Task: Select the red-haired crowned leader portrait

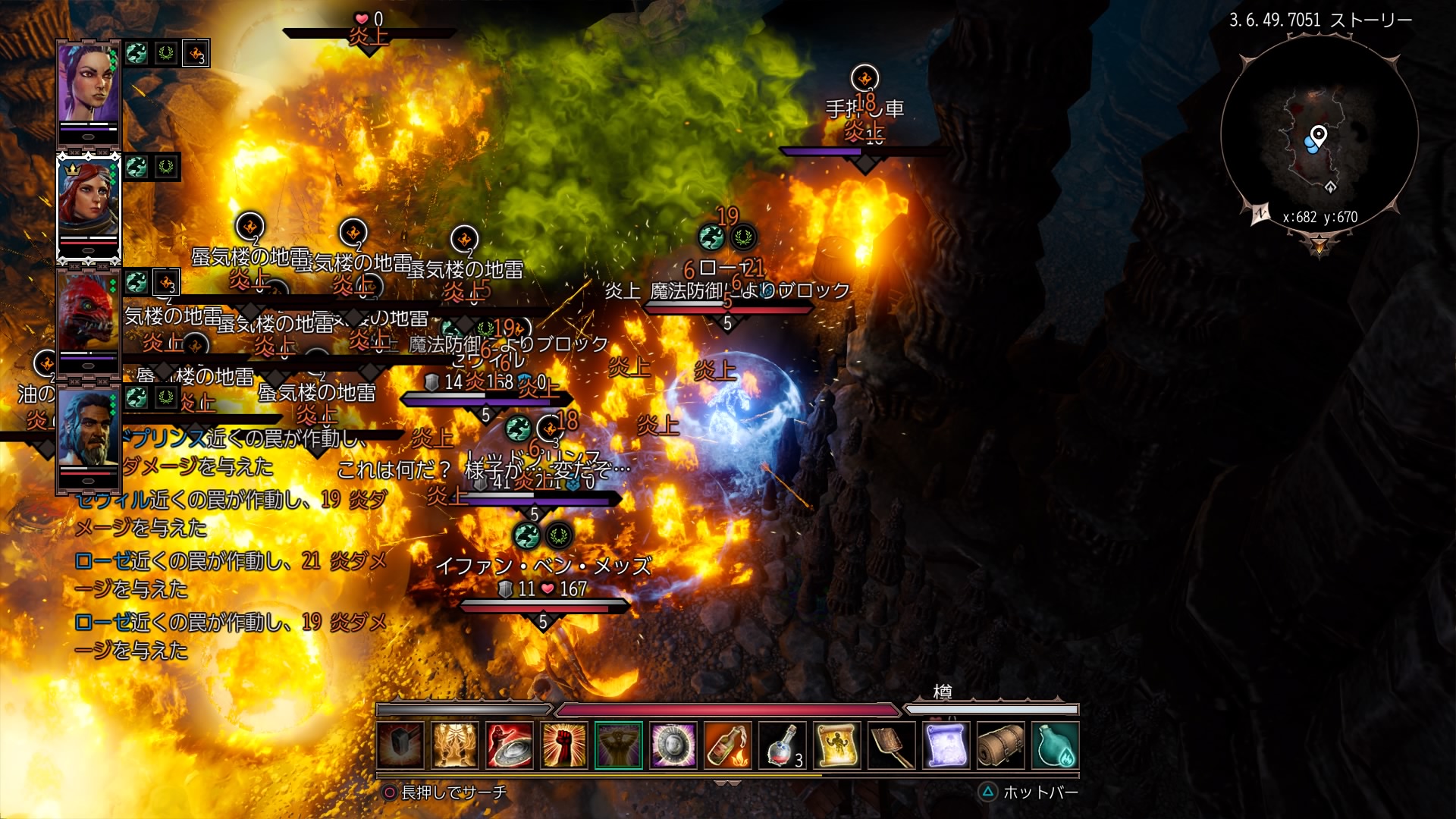Action: [89, 199]
